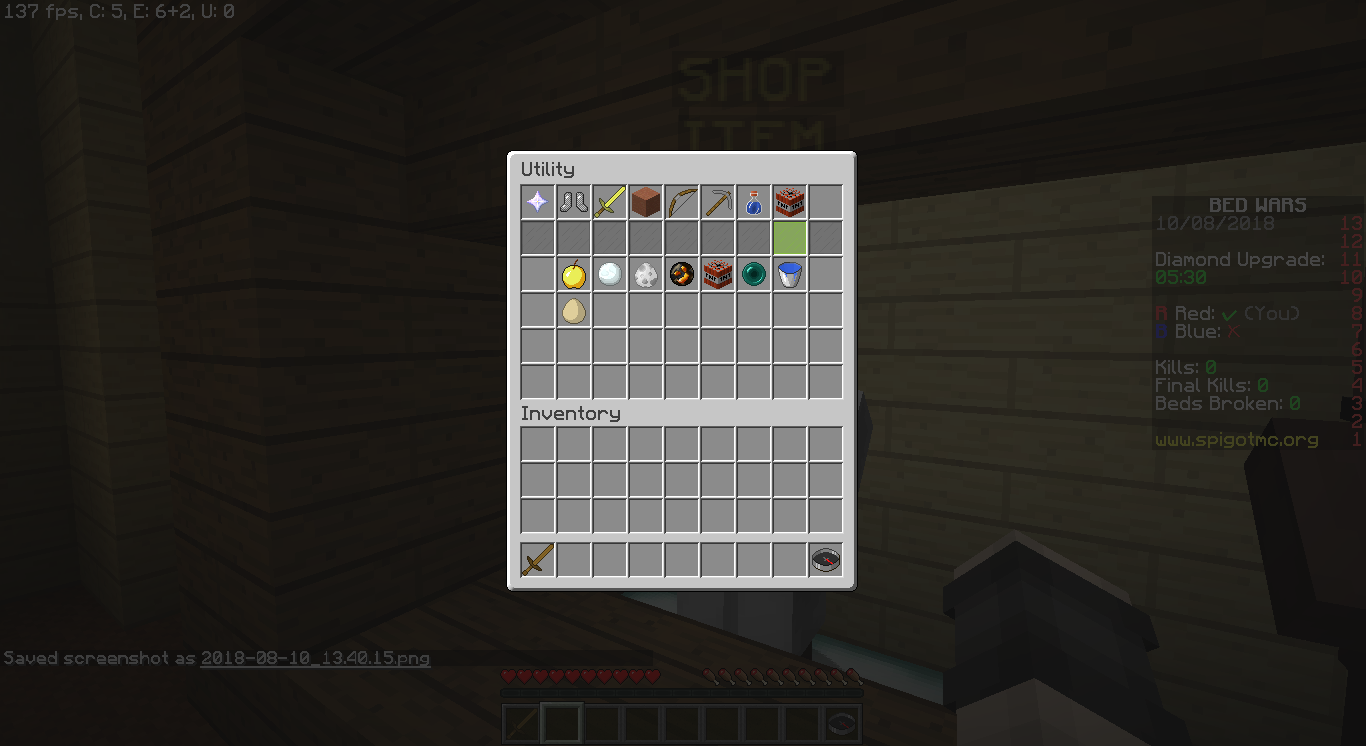Purchase an Ender Pearl
The height and width of the screenshot is (746, 1366).
tap(753, 274)
